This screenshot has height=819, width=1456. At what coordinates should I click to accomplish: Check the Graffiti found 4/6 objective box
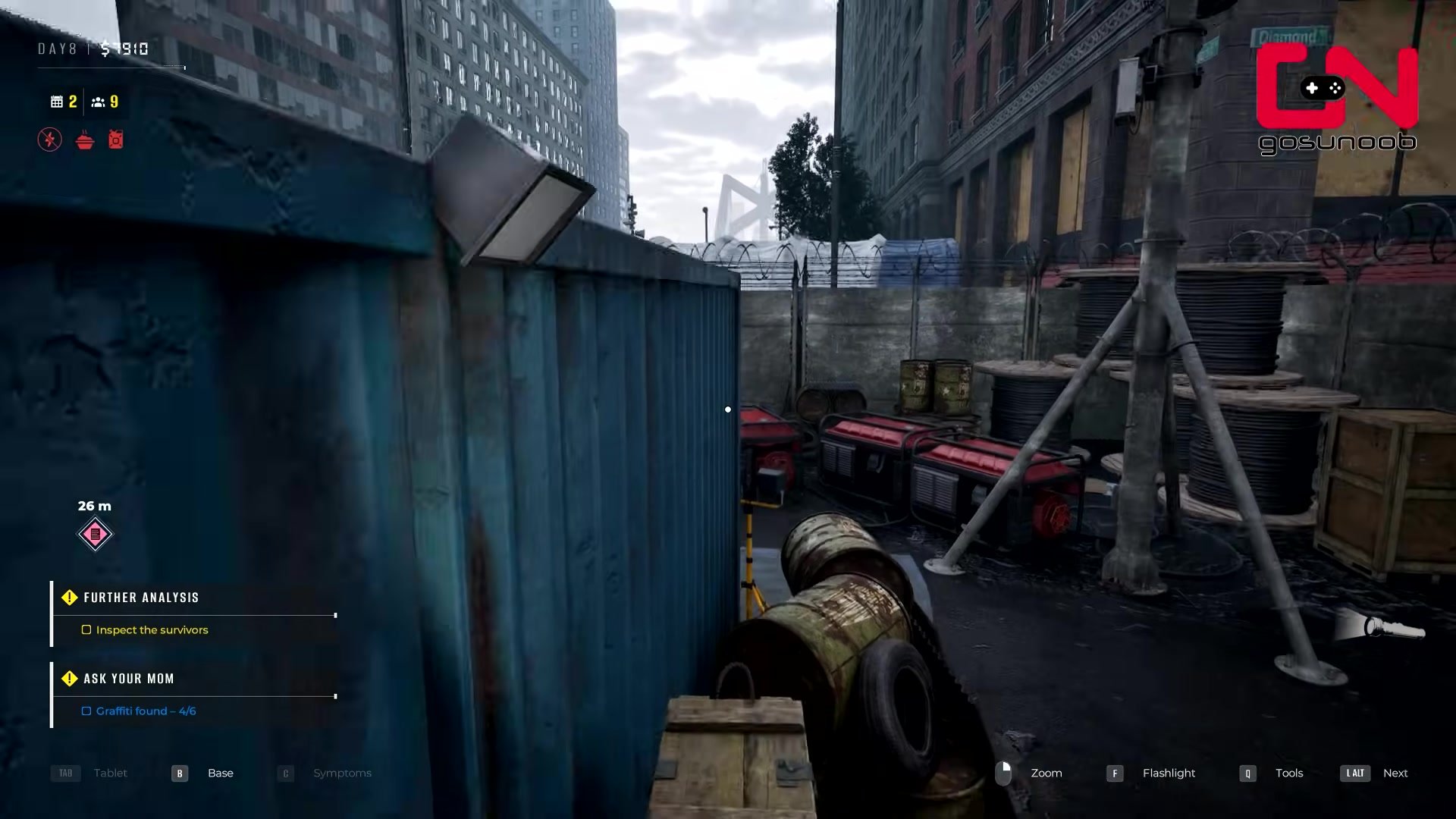[86, 711]
